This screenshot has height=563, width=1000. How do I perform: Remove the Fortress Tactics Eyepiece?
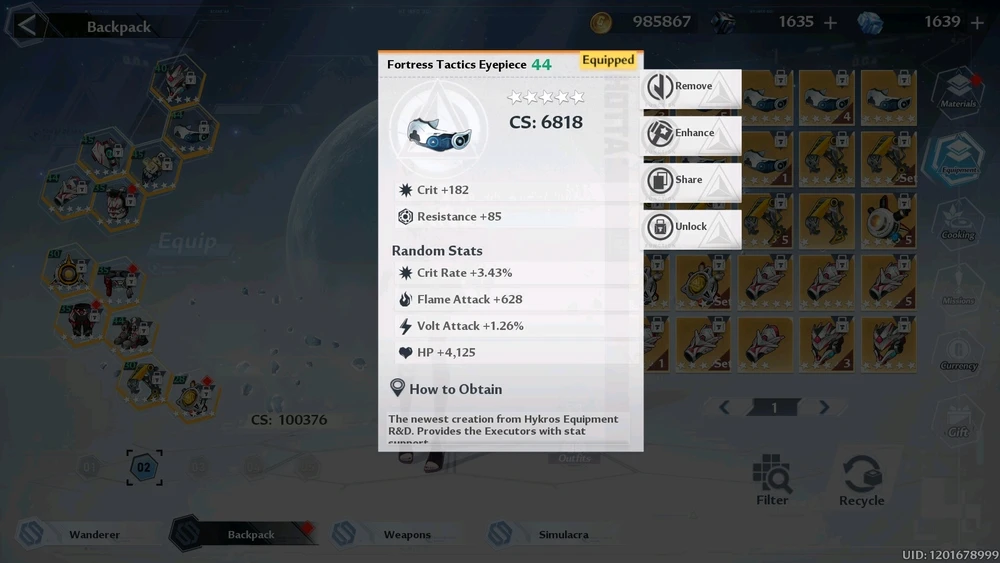click(x=691, y=87)
